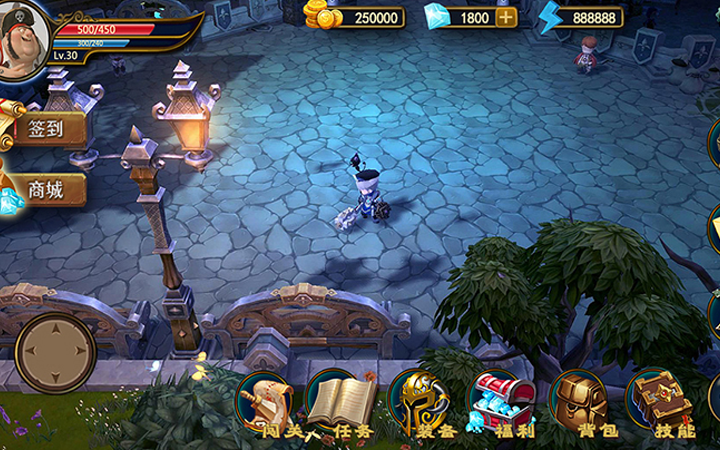Open the 装备 equipment helmet icon
This screenshot has height=450, width=720.
[x=418, y=402]
